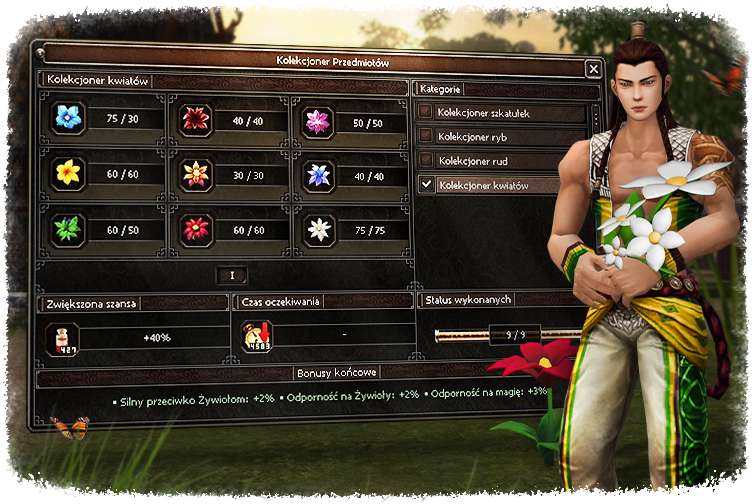Switch to the Kolekcjoner rud category
Screen dimensions: 752x504
426,160
